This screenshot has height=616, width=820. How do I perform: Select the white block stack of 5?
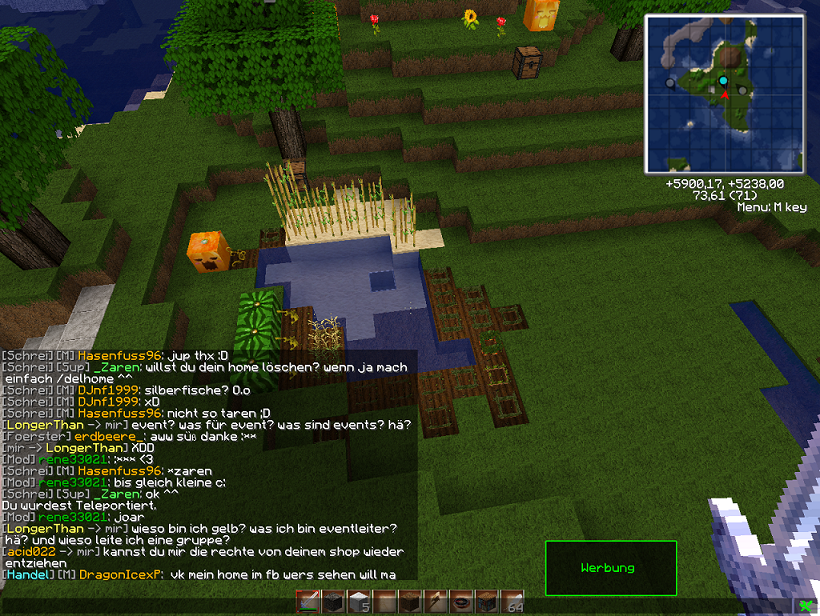(x=359, y=602)
